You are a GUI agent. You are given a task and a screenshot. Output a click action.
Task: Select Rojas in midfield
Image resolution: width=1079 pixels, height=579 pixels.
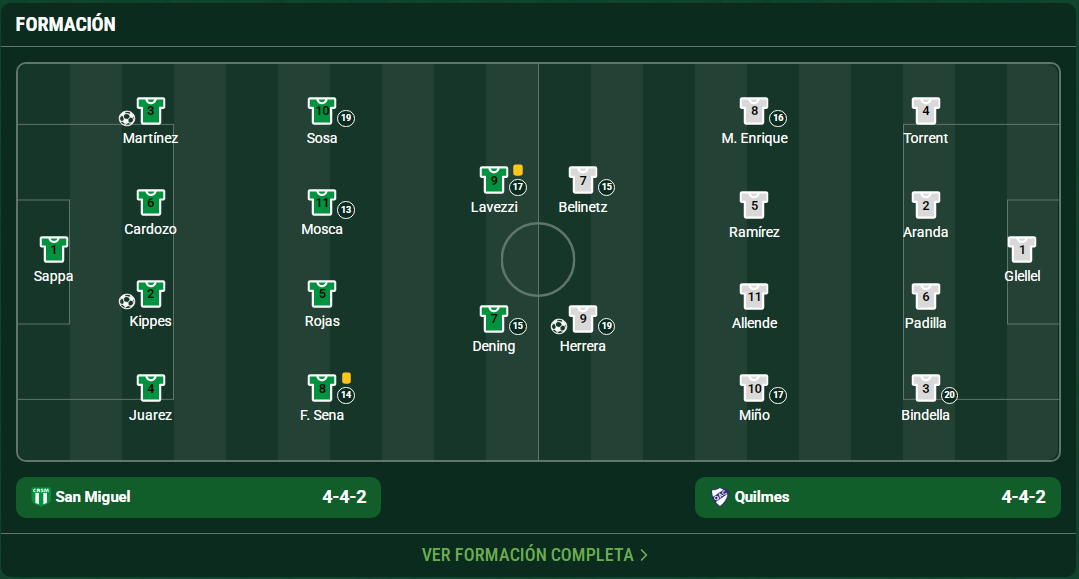click(321, 295)
